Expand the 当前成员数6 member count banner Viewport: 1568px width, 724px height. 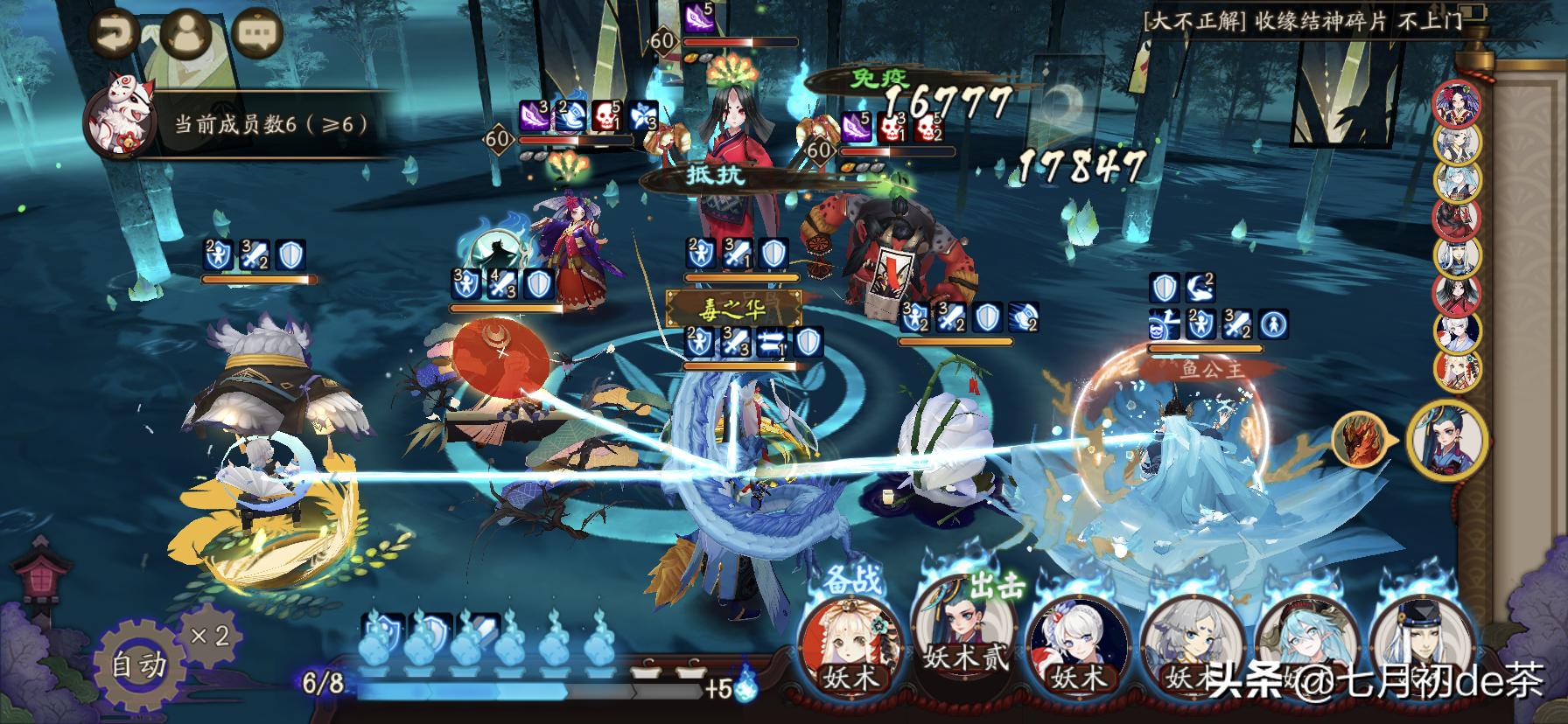[x=273, y=123]
